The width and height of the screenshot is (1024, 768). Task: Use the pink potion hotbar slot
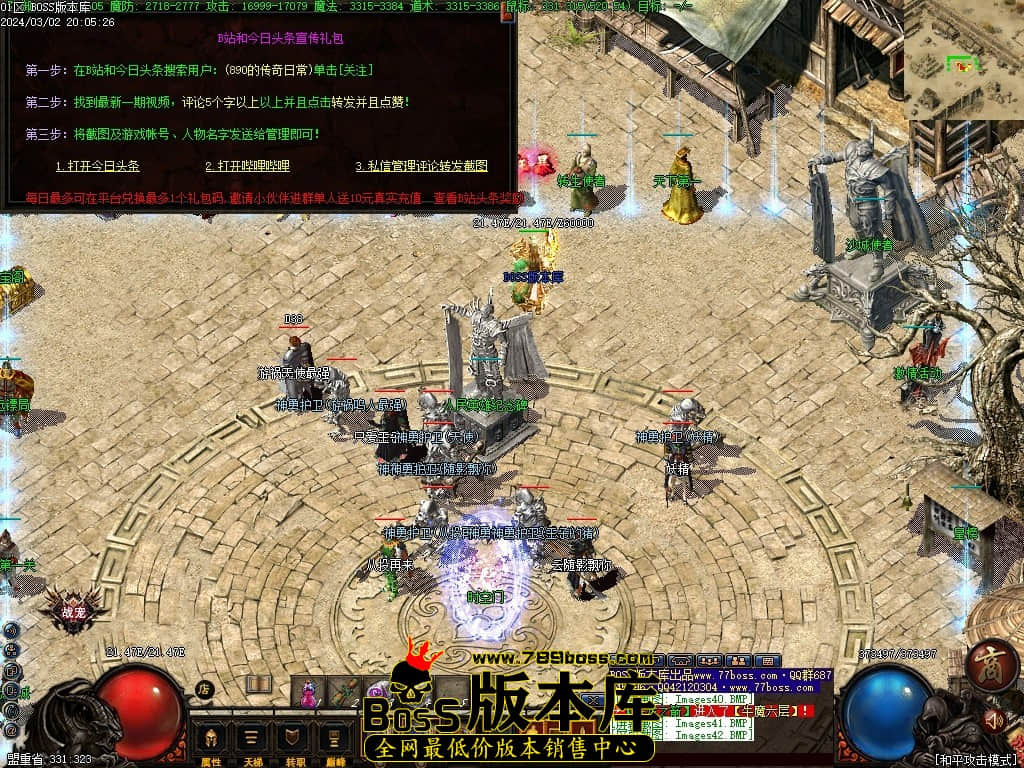[x=309, y=692]
